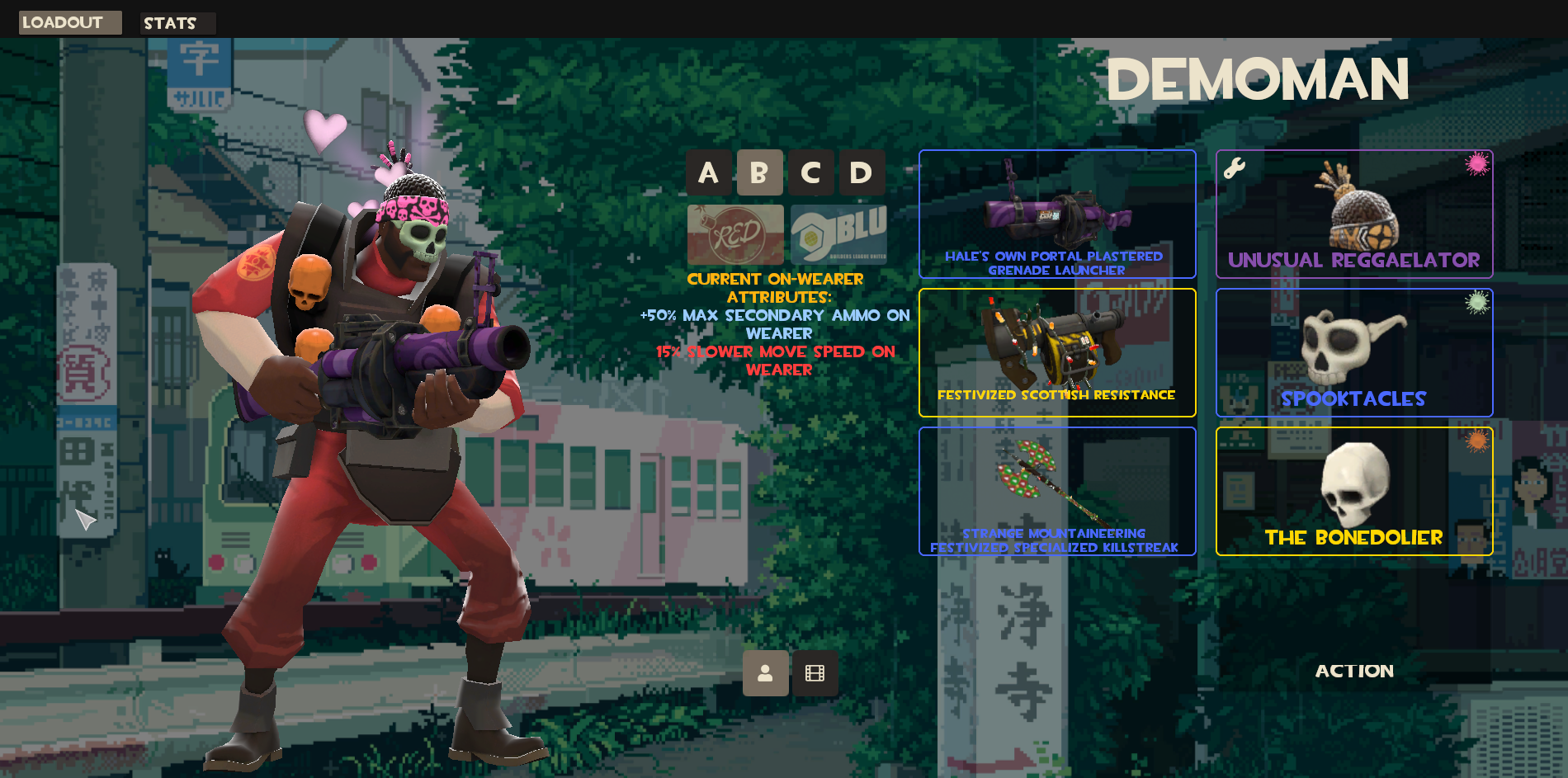Screen dimensions: 1568x778
Task: Preview the RED team skin
Action: coord(735,234)
